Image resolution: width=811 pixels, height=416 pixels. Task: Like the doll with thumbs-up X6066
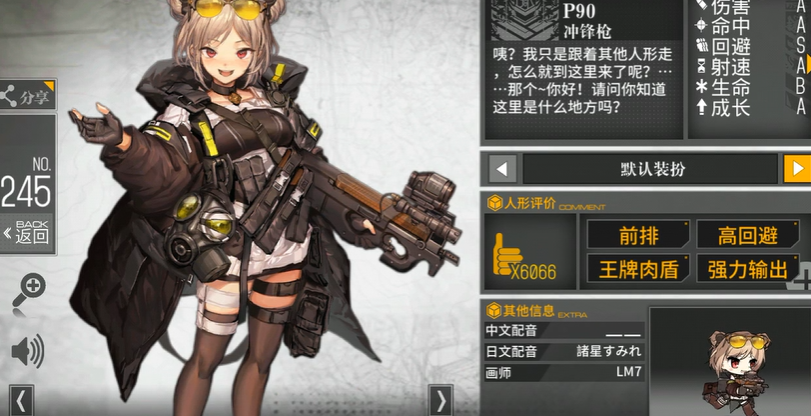[x=526, y=254]
